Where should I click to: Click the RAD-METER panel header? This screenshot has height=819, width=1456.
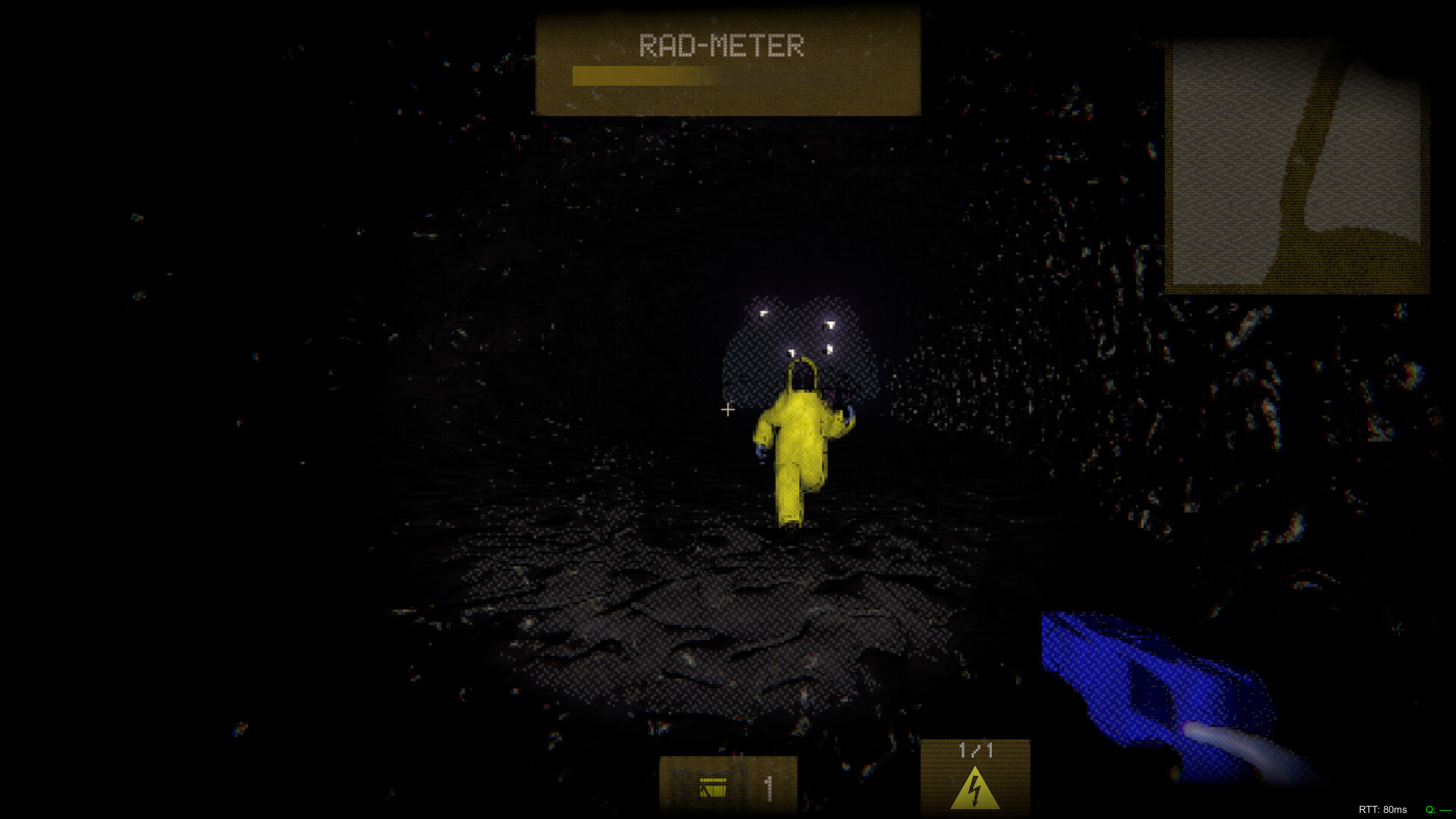tap(722, 45)
